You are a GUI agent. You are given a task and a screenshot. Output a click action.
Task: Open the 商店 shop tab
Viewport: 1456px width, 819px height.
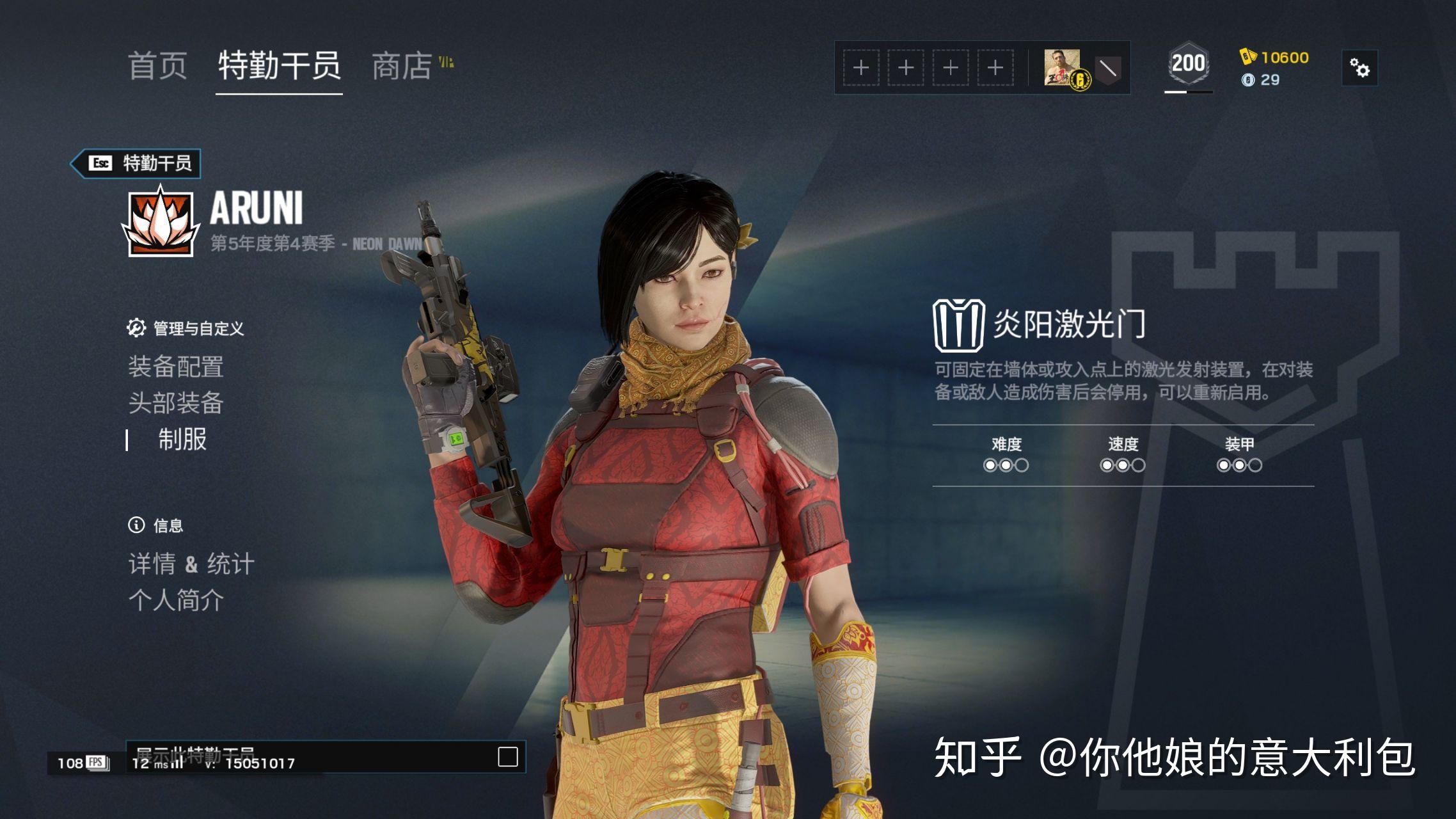(x=402, y=66)
